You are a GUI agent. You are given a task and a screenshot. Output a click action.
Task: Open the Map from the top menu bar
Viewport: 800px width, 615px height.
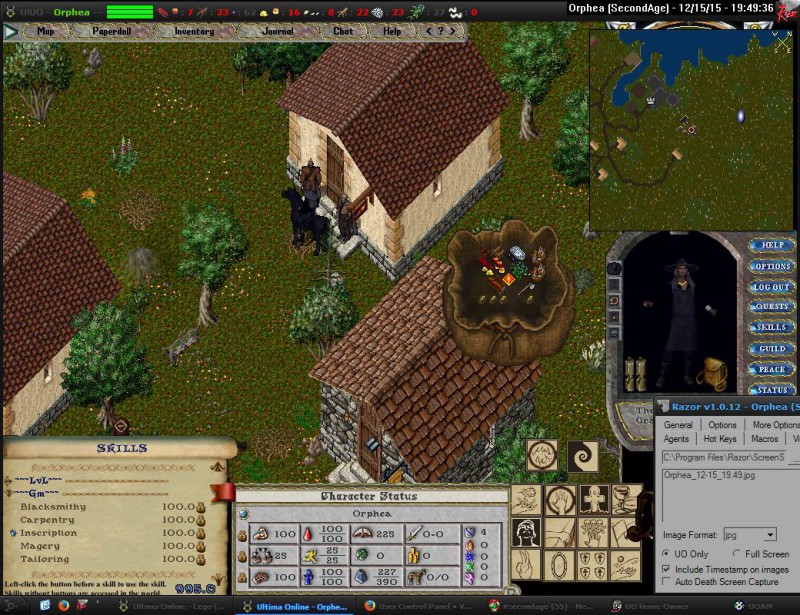[45, 31]
